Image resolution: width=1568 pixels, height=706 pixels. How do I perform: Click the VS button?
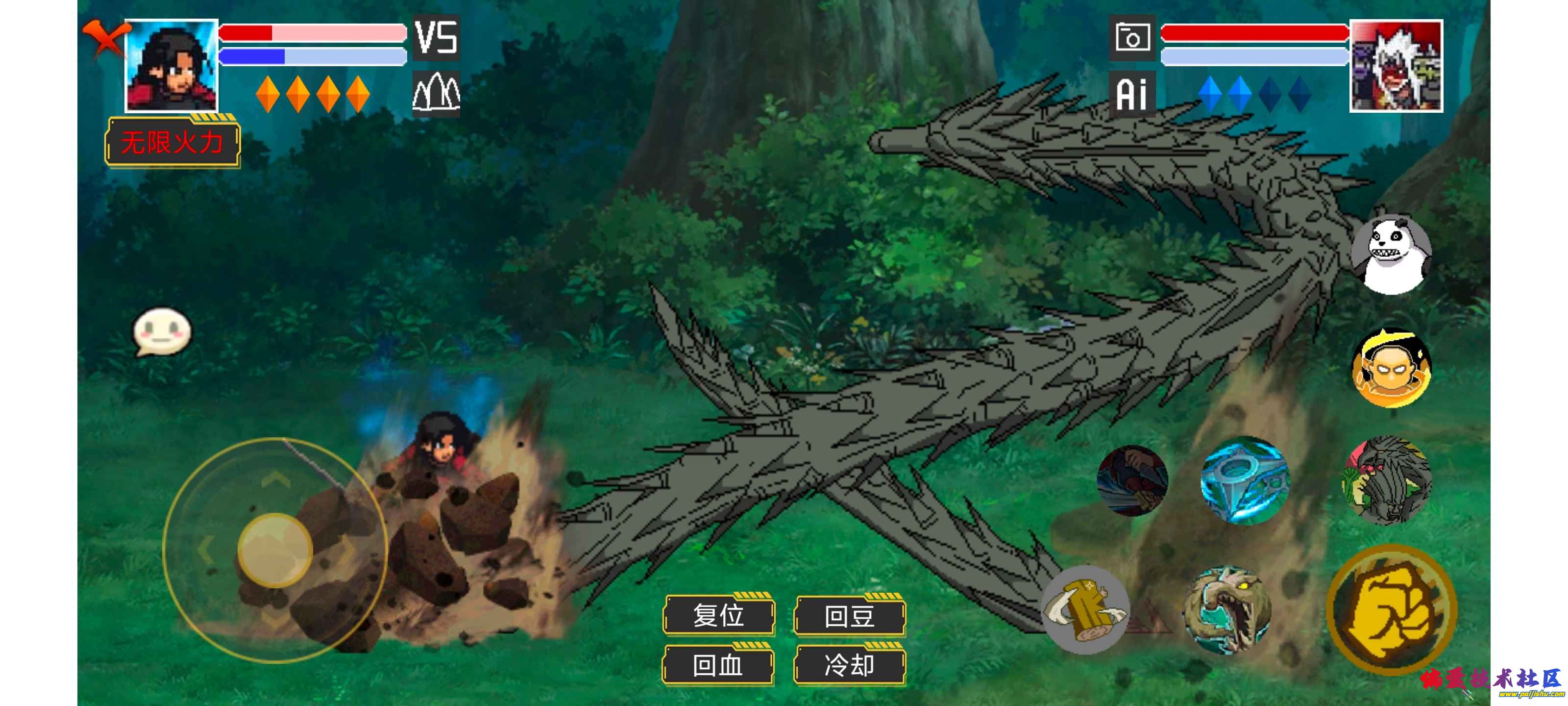pyautogui.click(x=436, y=38)
